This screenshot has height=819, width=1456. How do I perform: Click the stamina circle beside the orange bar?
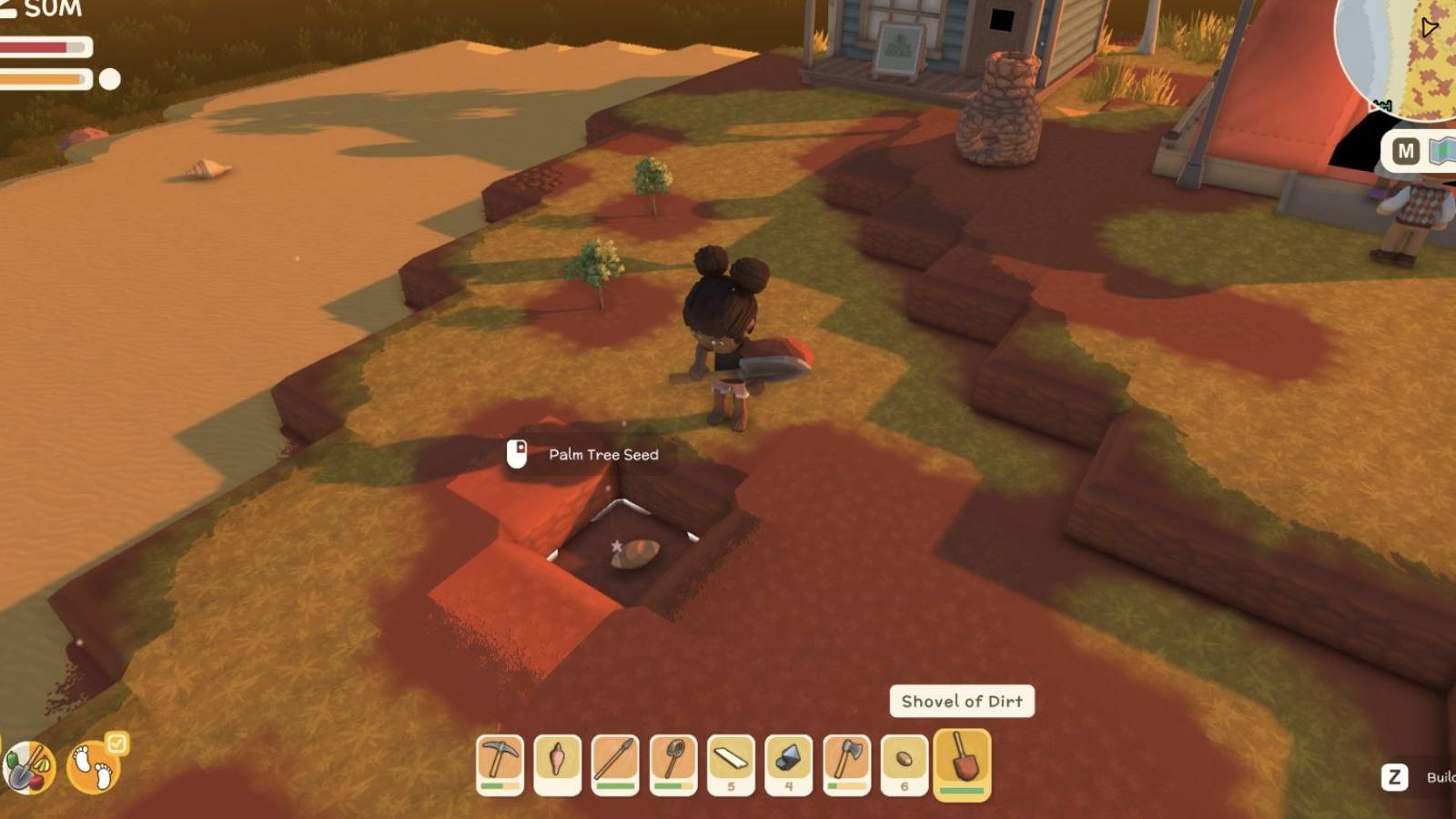110,78
